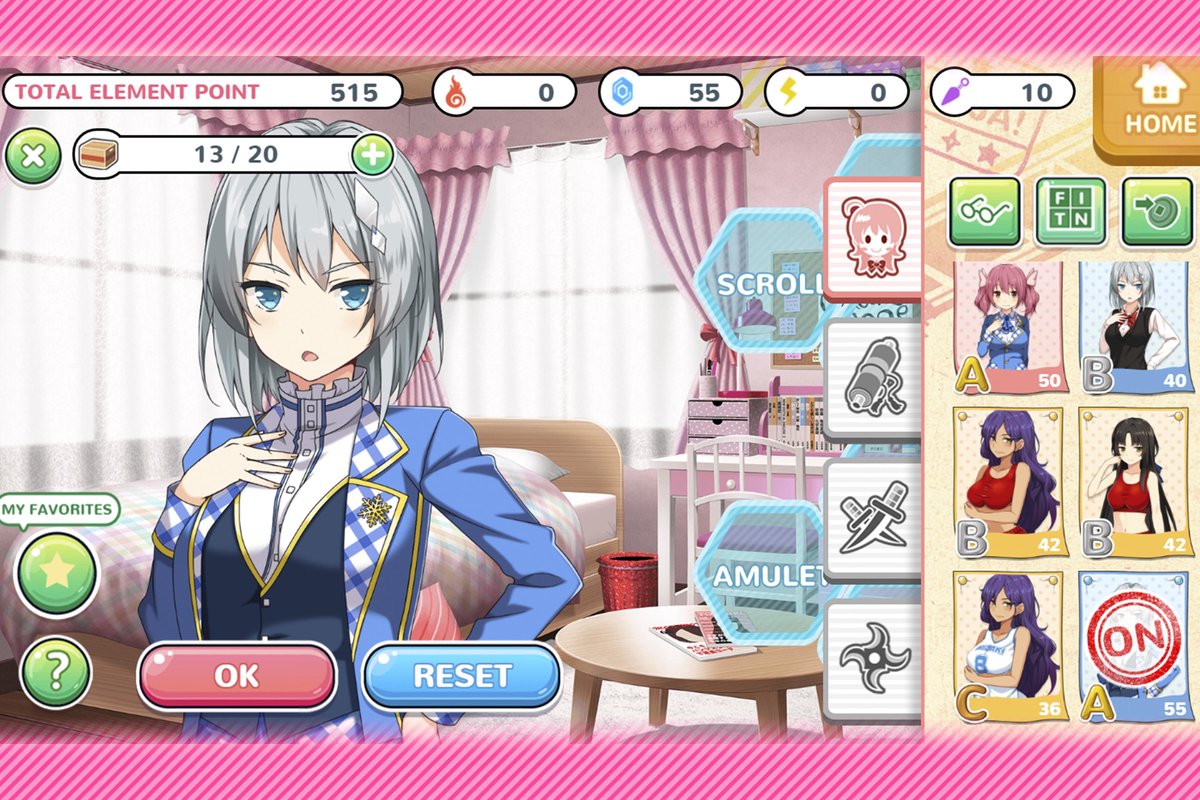This screenshot has width=1200, height=800.
Task: Confirm with the pink OK button
Action: click(236, 676)
